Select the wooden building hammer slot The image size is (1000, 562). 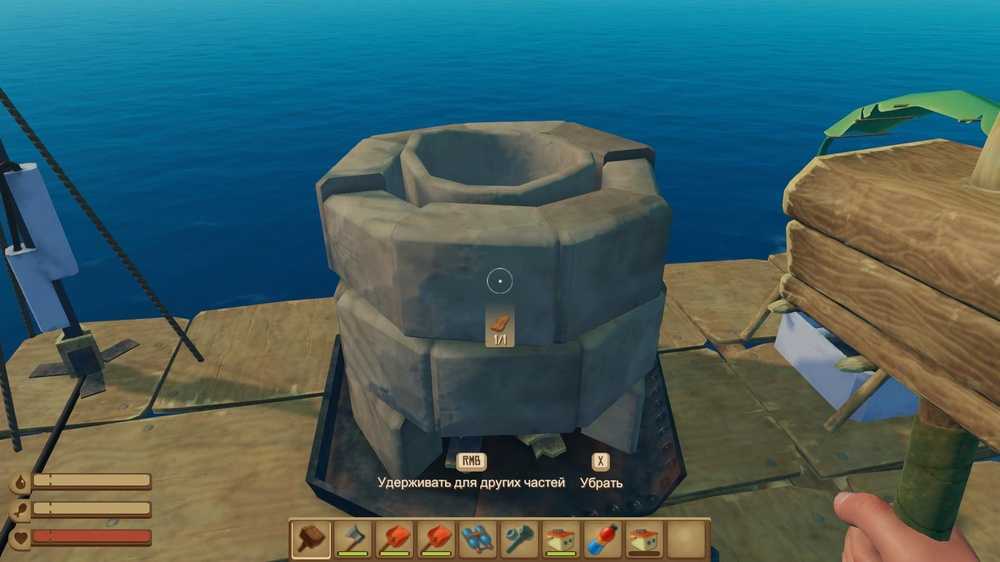click(311, 539)
